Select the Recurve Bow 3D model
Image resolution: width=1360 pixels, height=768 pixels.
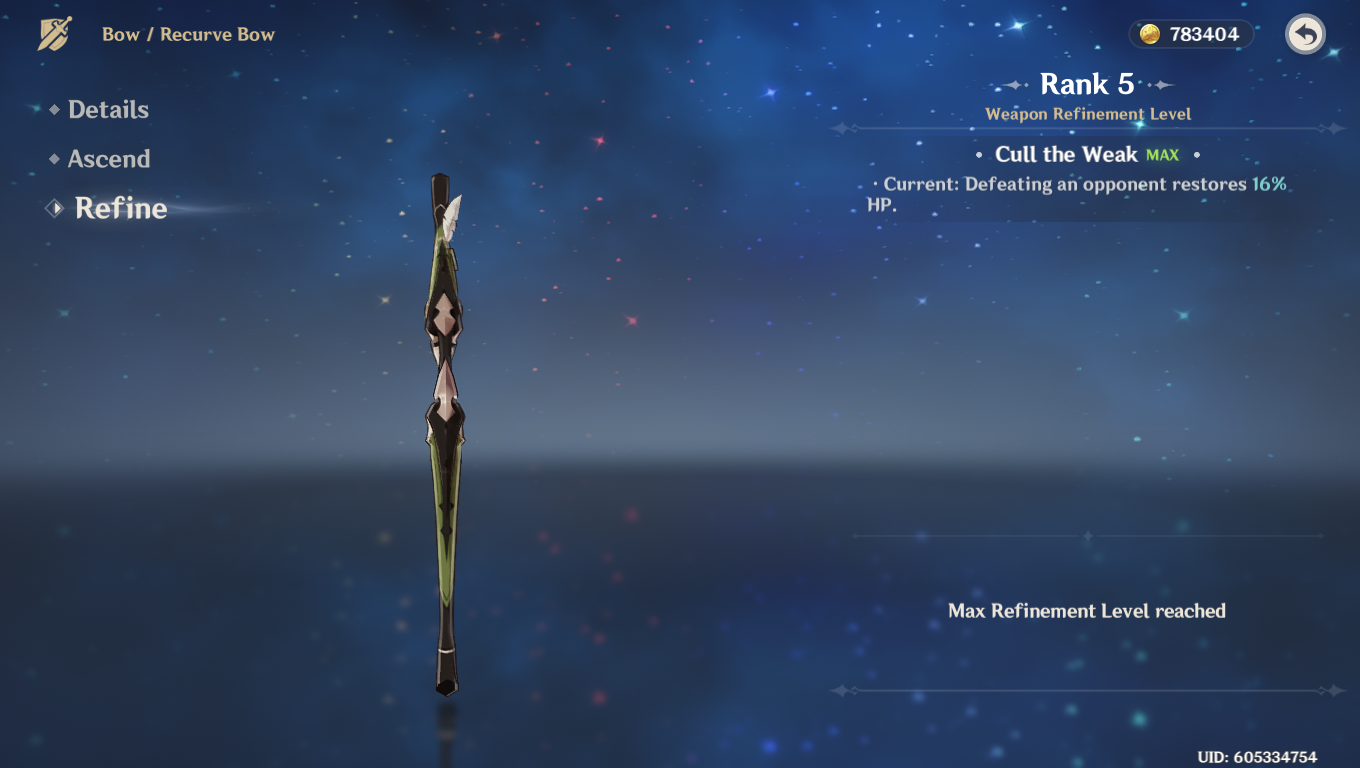(x=444, y=430)
